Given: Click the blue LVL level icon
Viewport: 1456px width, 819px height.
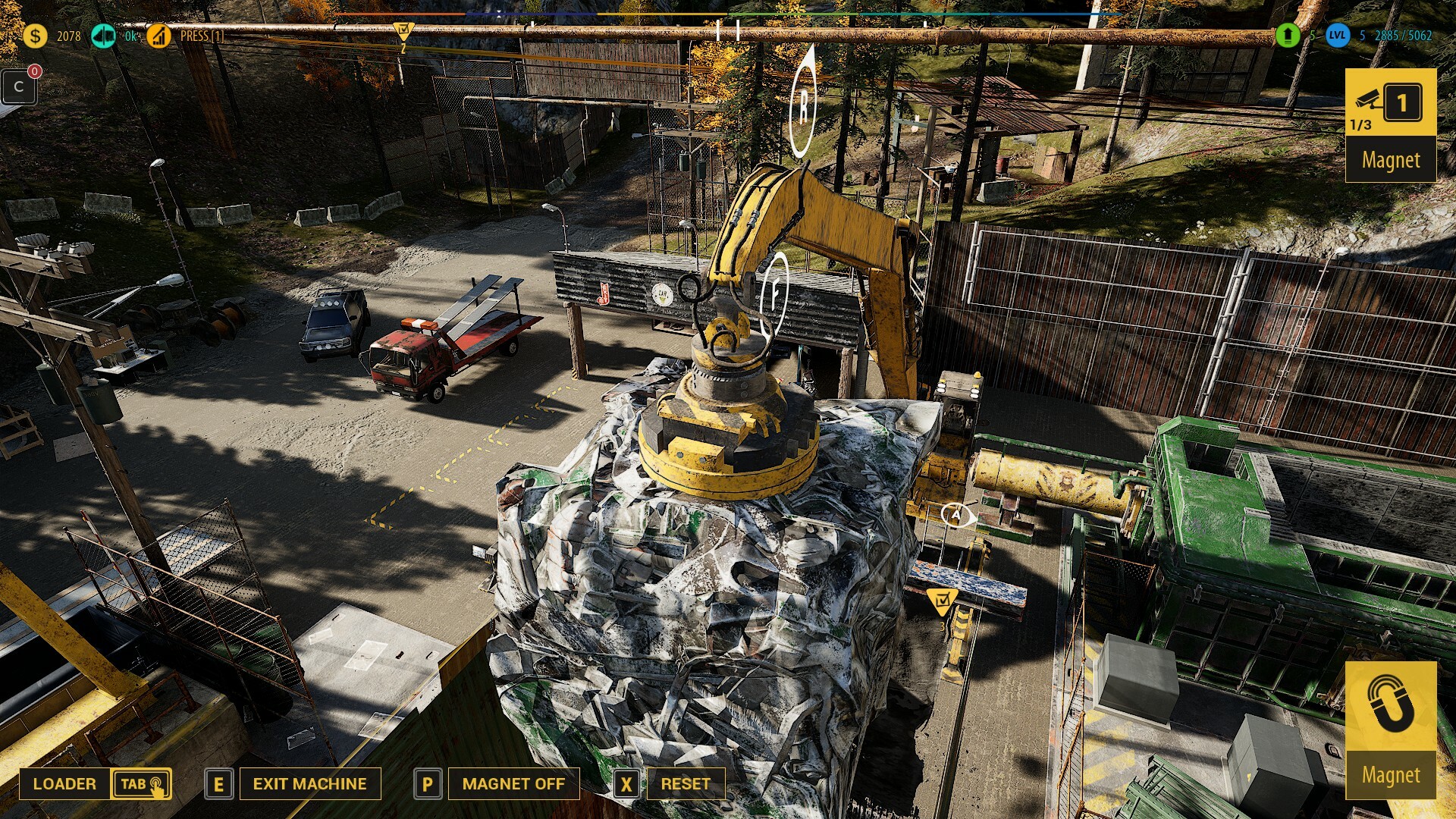Looking at the screenshot, I should coord(1338,35).
